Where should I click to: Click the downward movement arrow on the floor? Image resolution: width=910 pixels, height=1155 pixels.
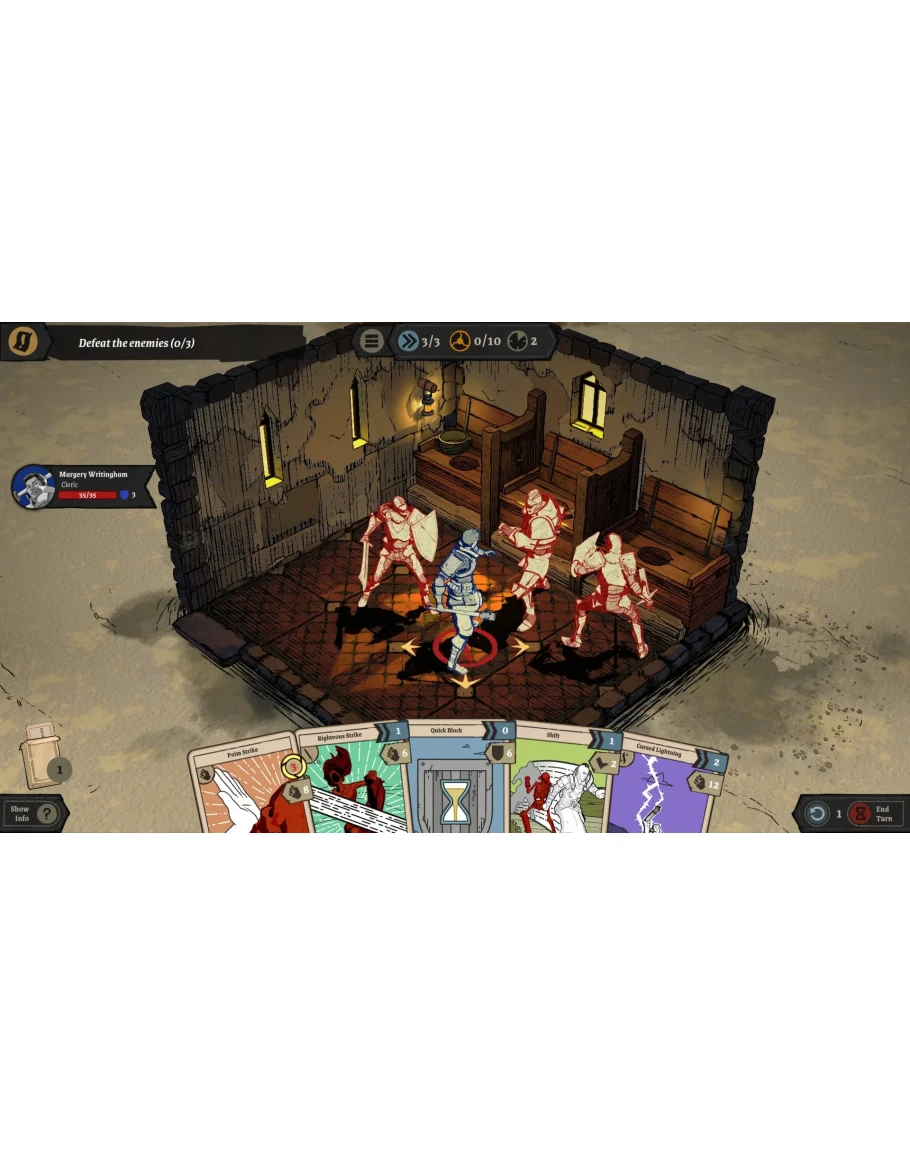click(462, 683)
